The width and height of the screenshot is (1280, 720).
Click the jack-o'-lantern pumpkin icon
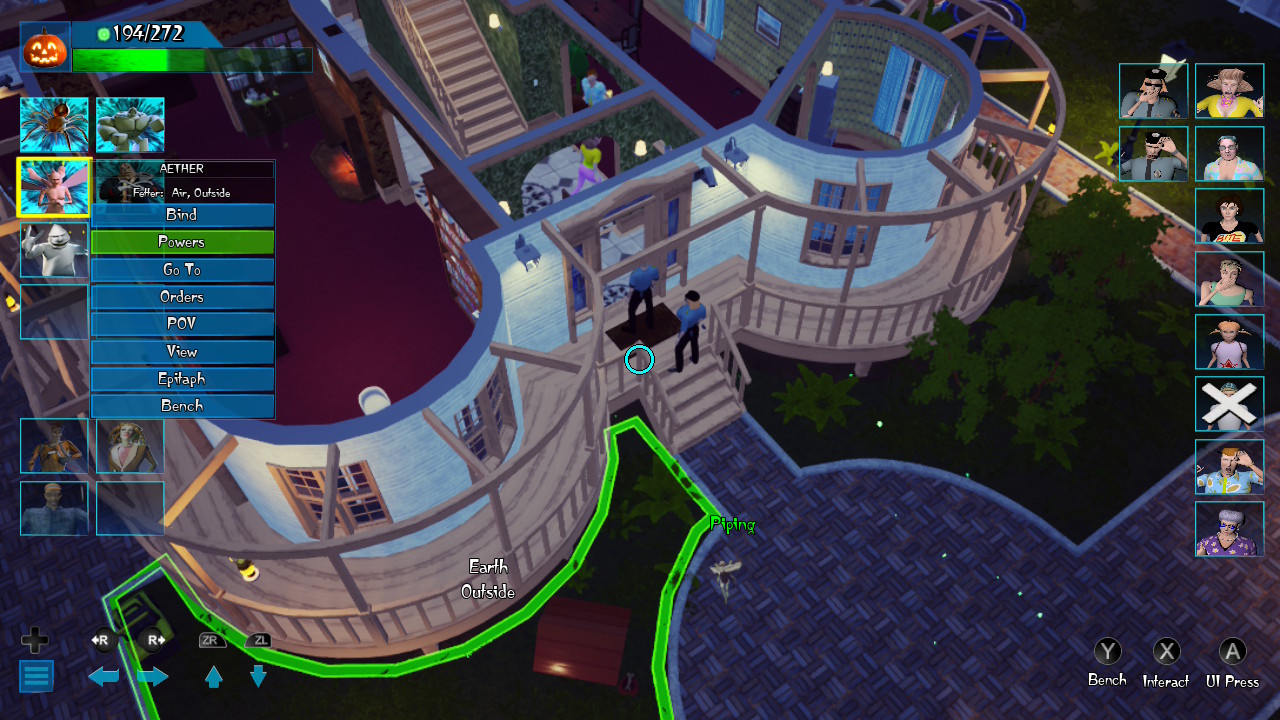(45, 48)
